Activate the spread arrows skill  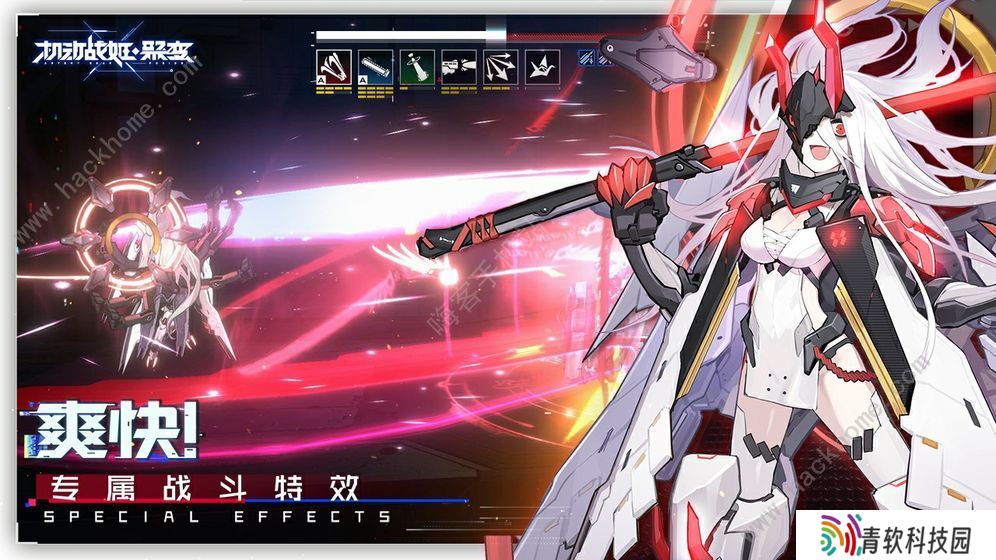point(499,67)
